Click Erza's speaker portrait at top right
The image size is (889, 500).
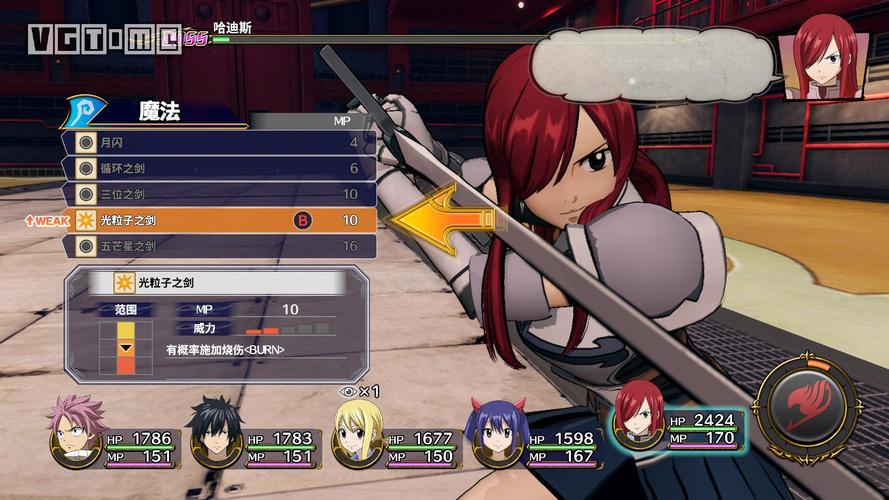(x=823, y=58)
